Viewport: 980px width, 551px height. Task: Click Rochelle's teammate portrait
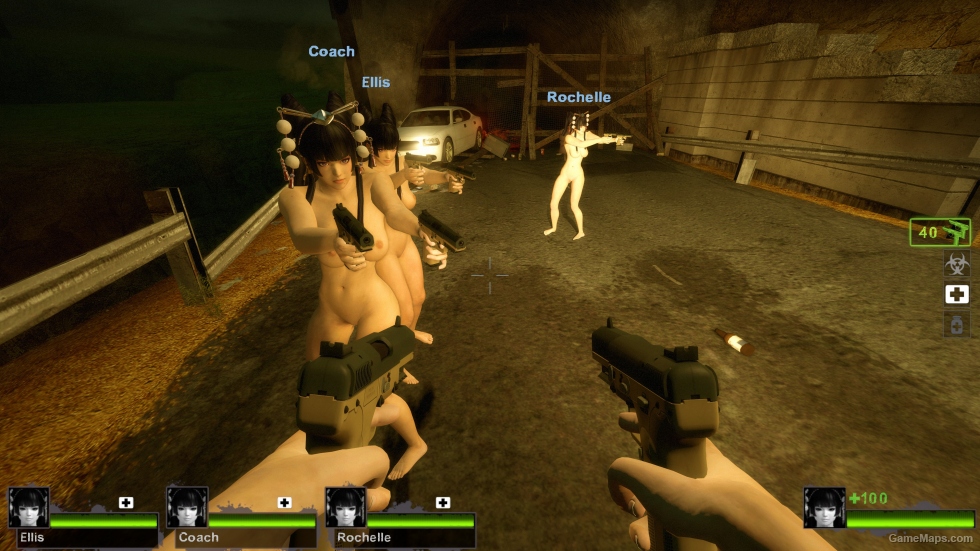coord(345,507)
